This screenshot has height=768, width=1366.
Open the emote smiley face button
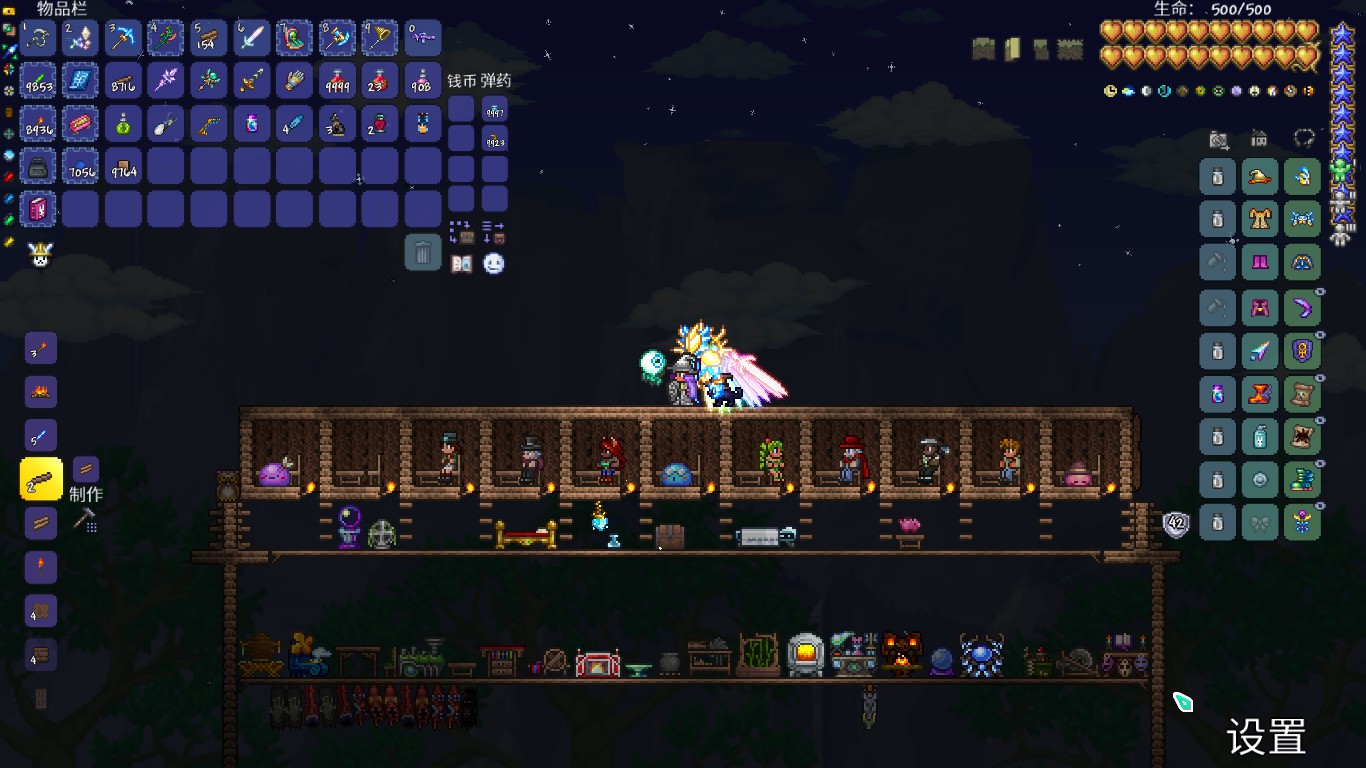point(494,264)
